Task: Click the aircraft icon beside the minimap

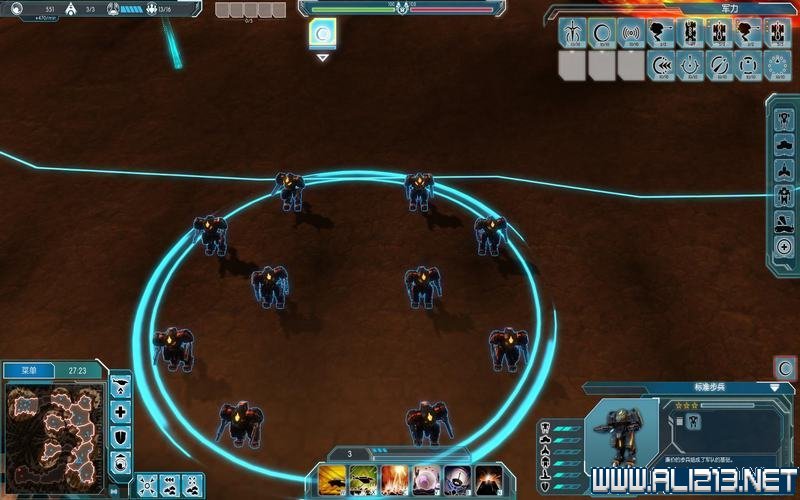Action: point(121,385)
